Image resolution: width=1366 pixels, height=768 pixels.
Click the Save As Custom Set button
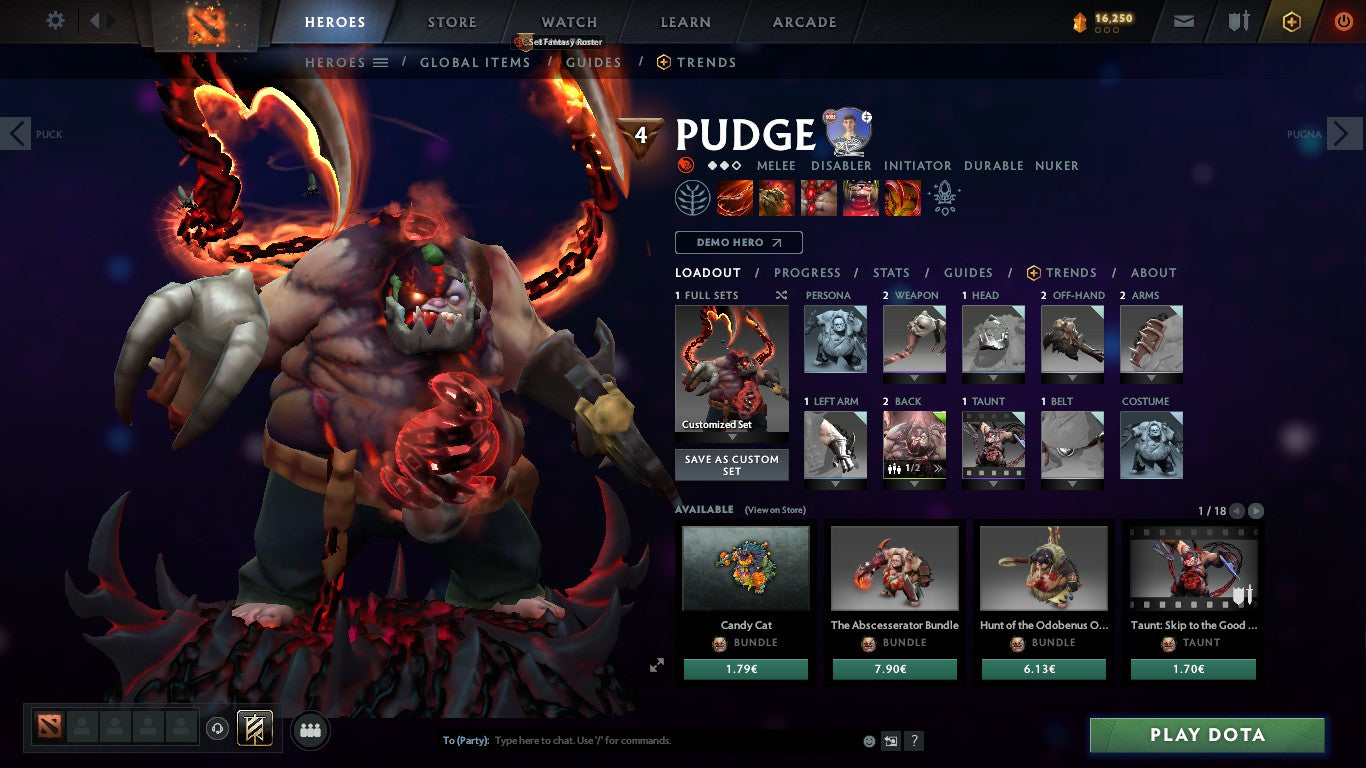(x=731, y=464)
